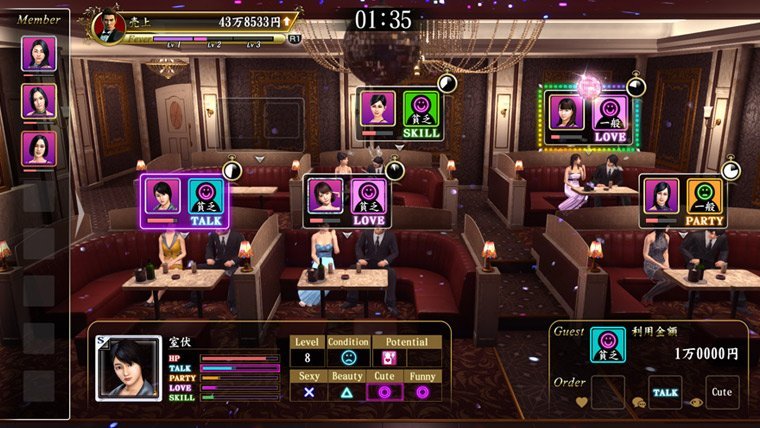Select the highlighted LOVE table with the 一般 guest

click(588, 113)
